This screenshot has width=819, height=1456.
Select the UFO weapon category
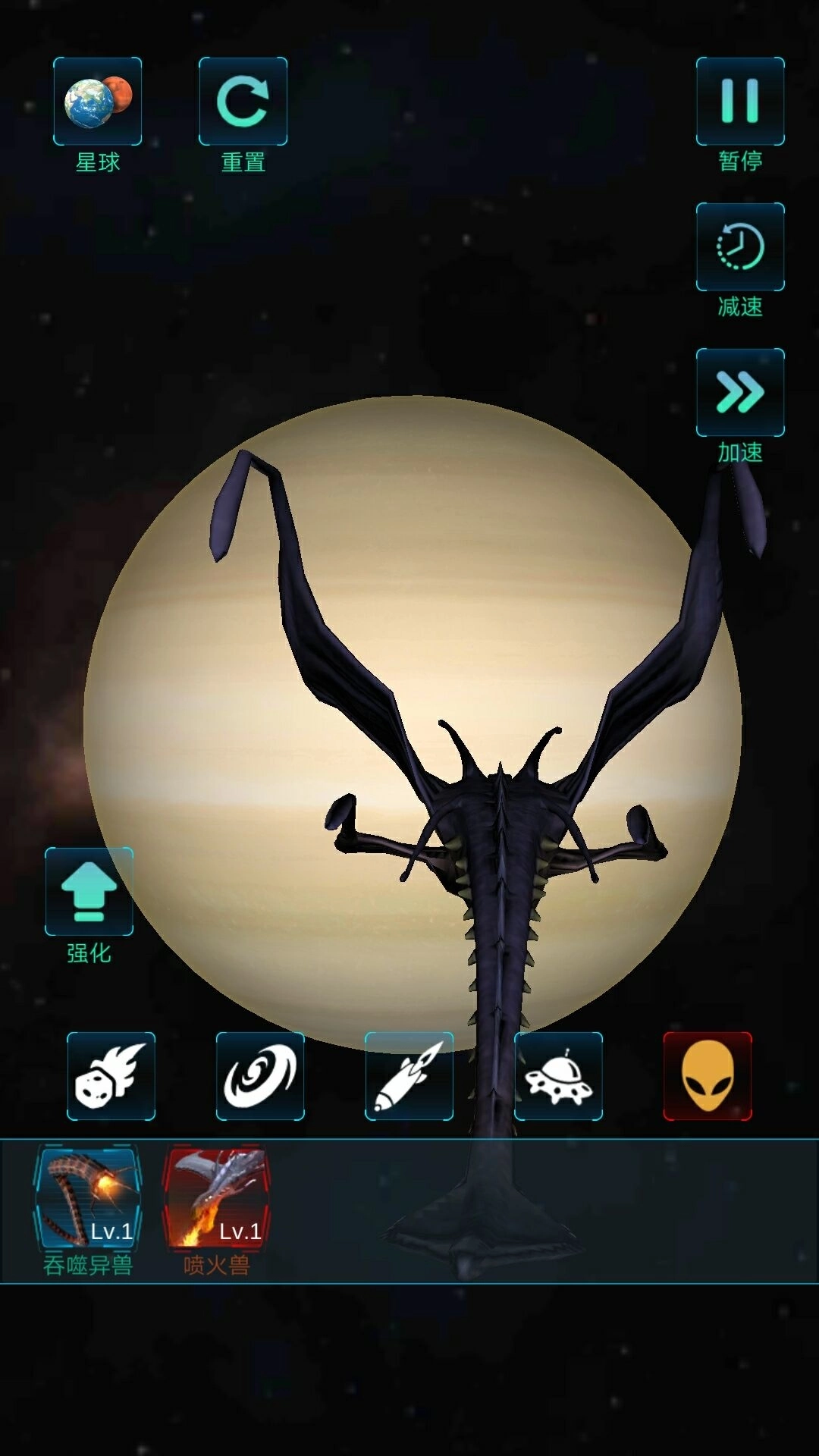(x=558, y=1076)
